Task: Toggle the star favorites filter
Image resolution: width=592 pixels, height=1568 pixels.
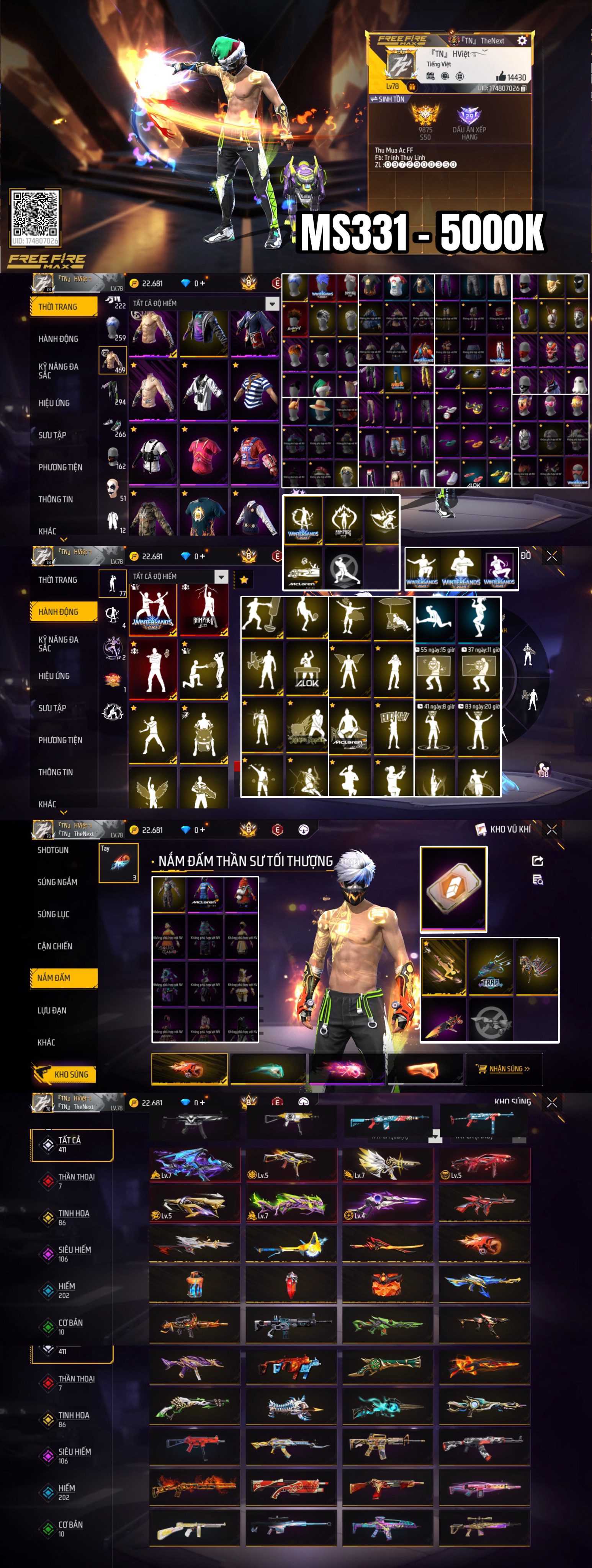Action: click(244, 580)
